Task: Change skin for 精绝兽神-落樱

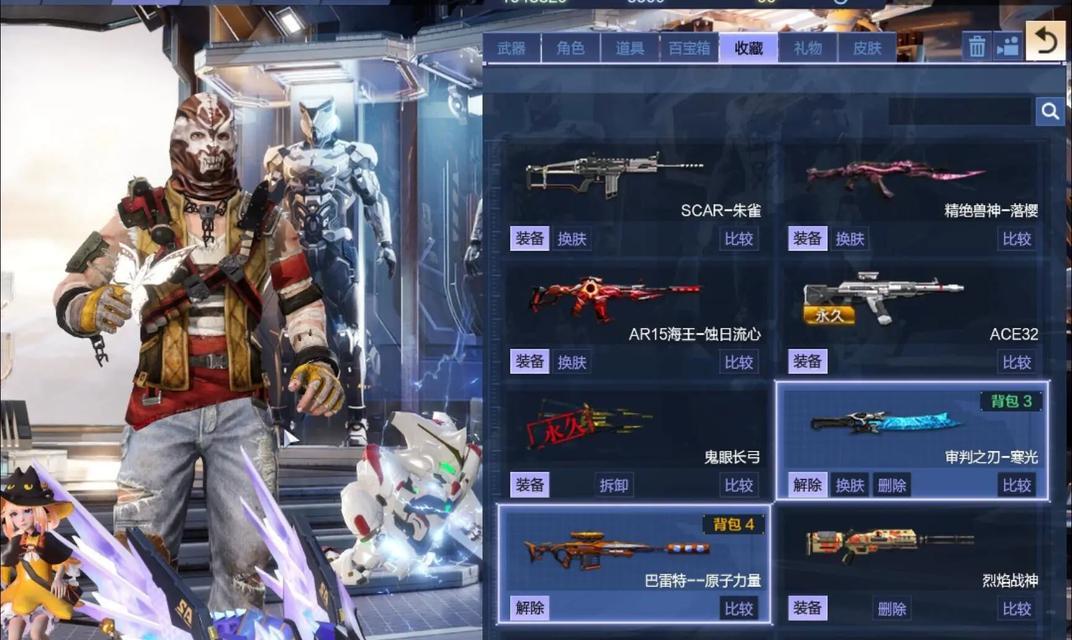Action: click(850, 239)
